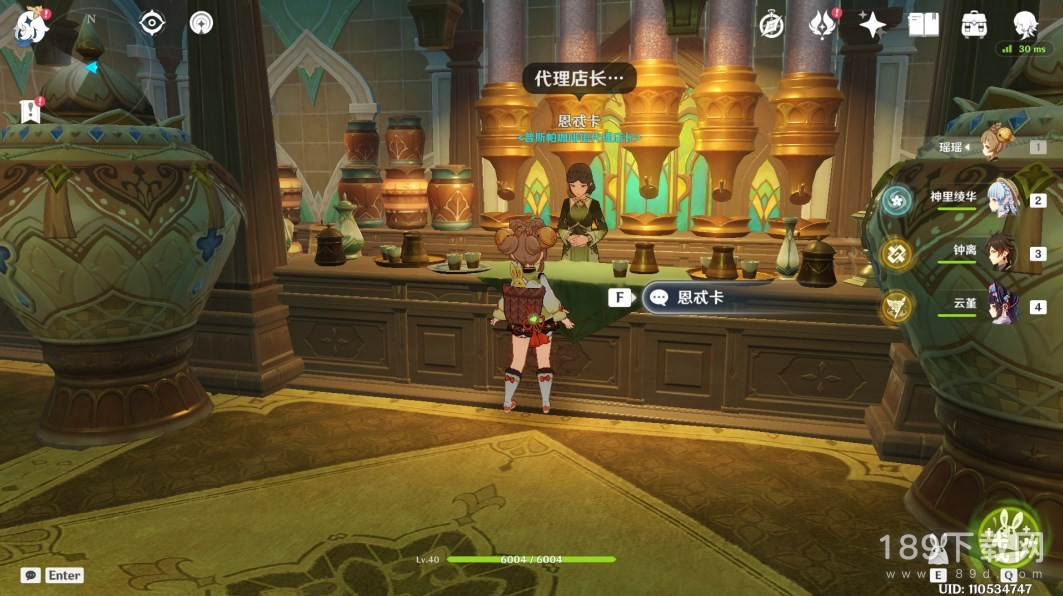Switch to party member 钟离
Screen dimensions: 1063x596
click(x=1002, y=253)
